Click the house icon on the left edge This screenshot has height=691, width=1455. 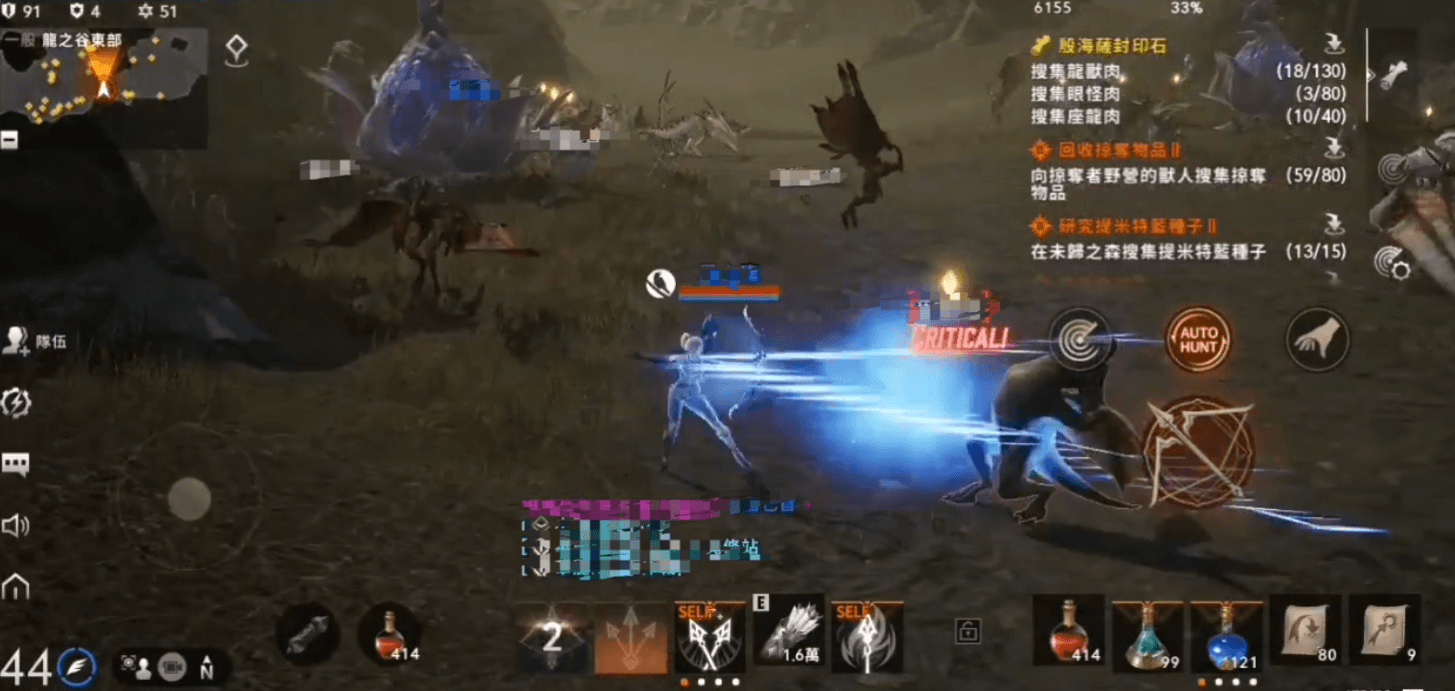[16, 587]
